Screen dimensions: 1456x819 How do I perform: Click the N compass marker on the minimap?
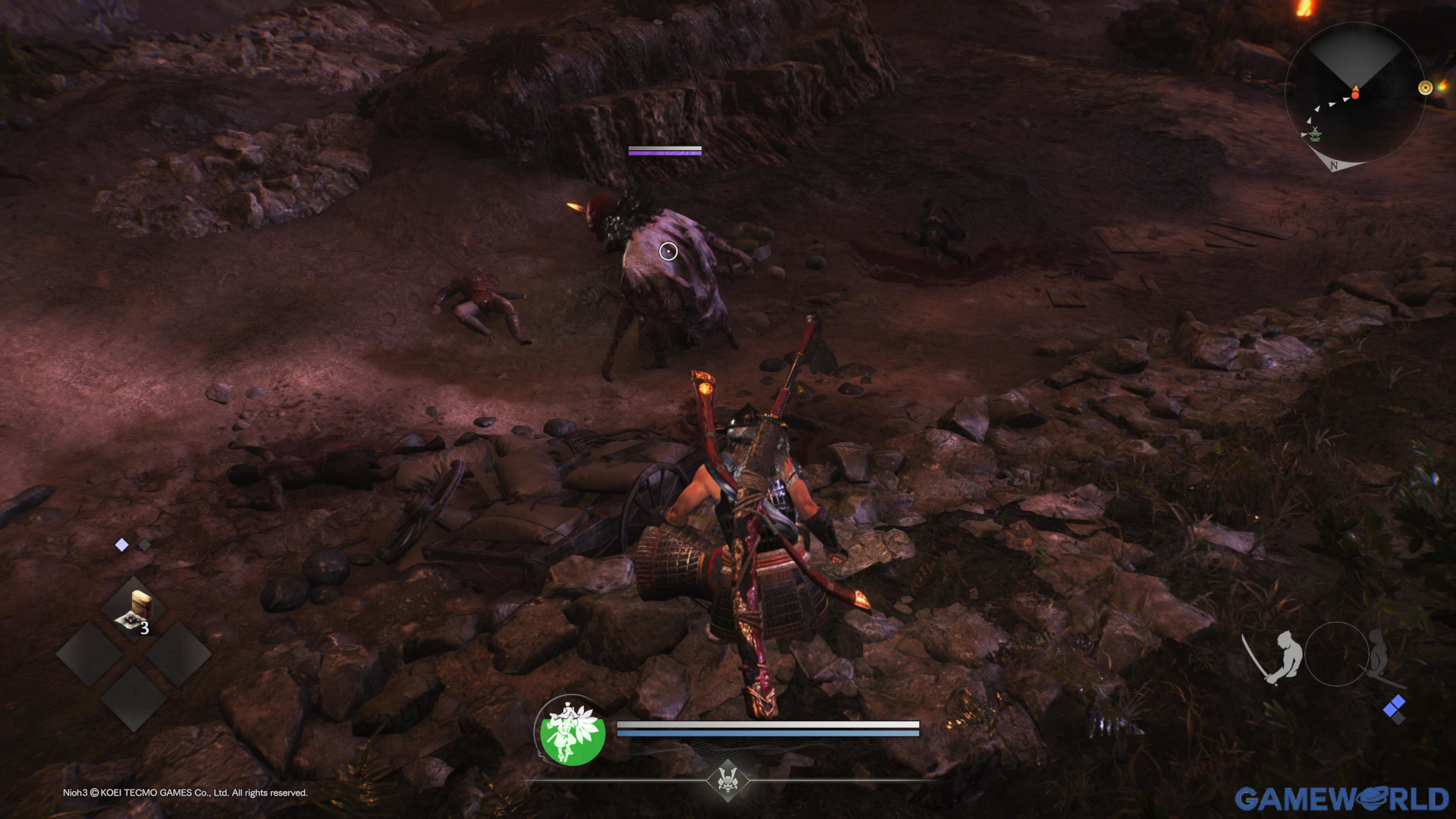point(1334,165)
